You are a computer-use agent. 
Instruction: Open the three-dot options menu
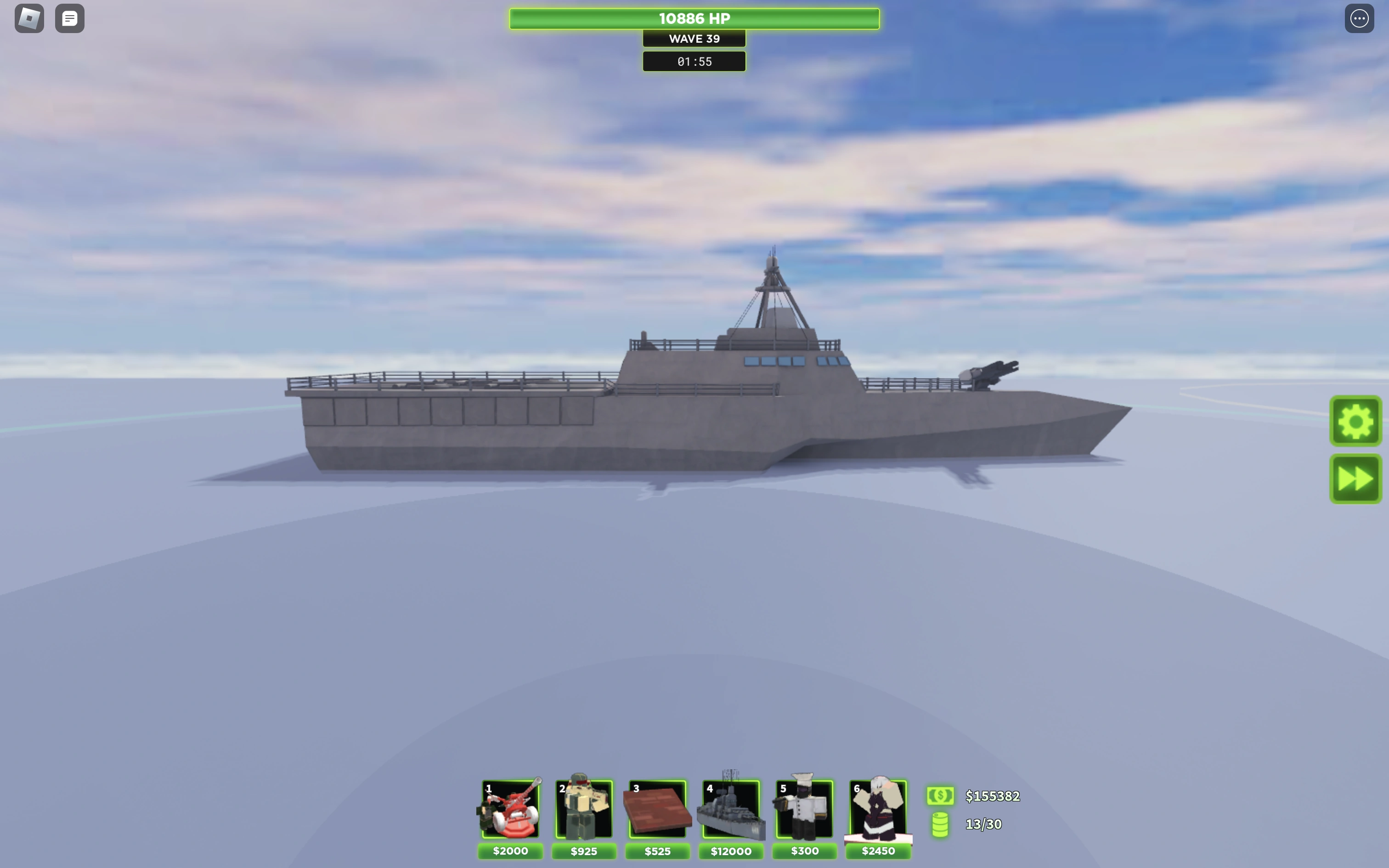[x=1360, y=18]
